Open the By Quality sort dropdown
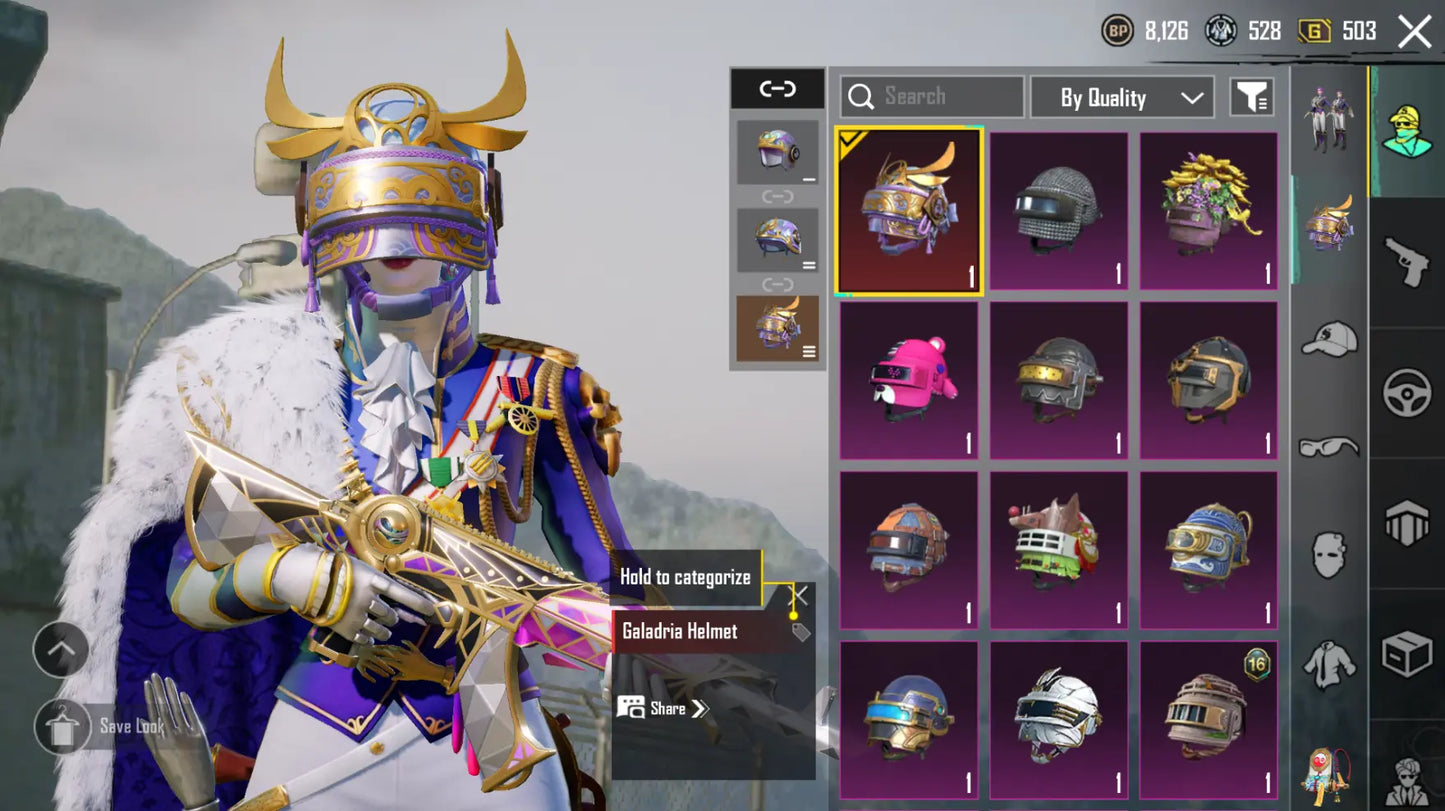Image resolution: width=1445 pixels, height=811 pixels. (1122, 97)
